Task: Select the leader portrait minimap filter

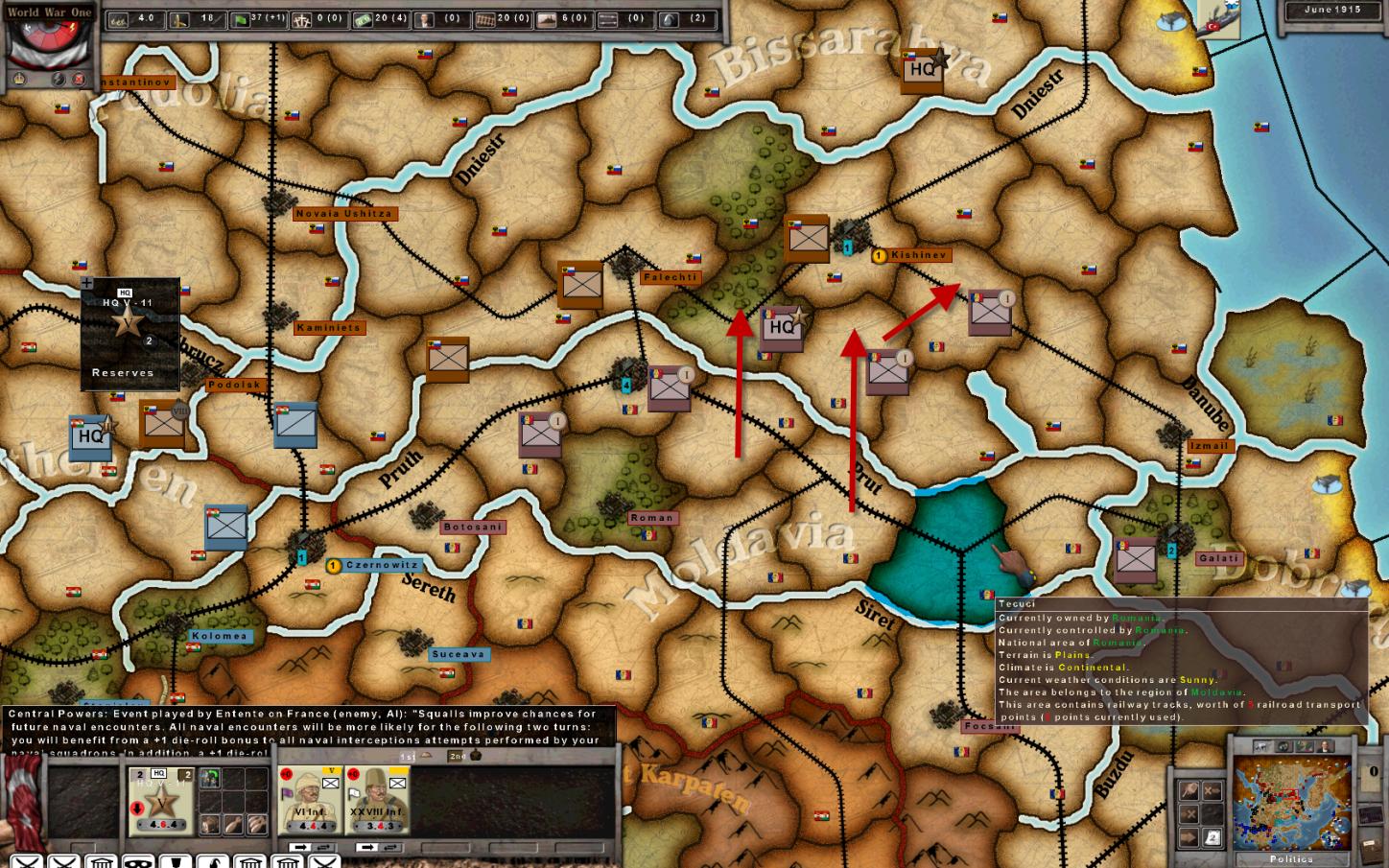Action: coord(1324,746)
